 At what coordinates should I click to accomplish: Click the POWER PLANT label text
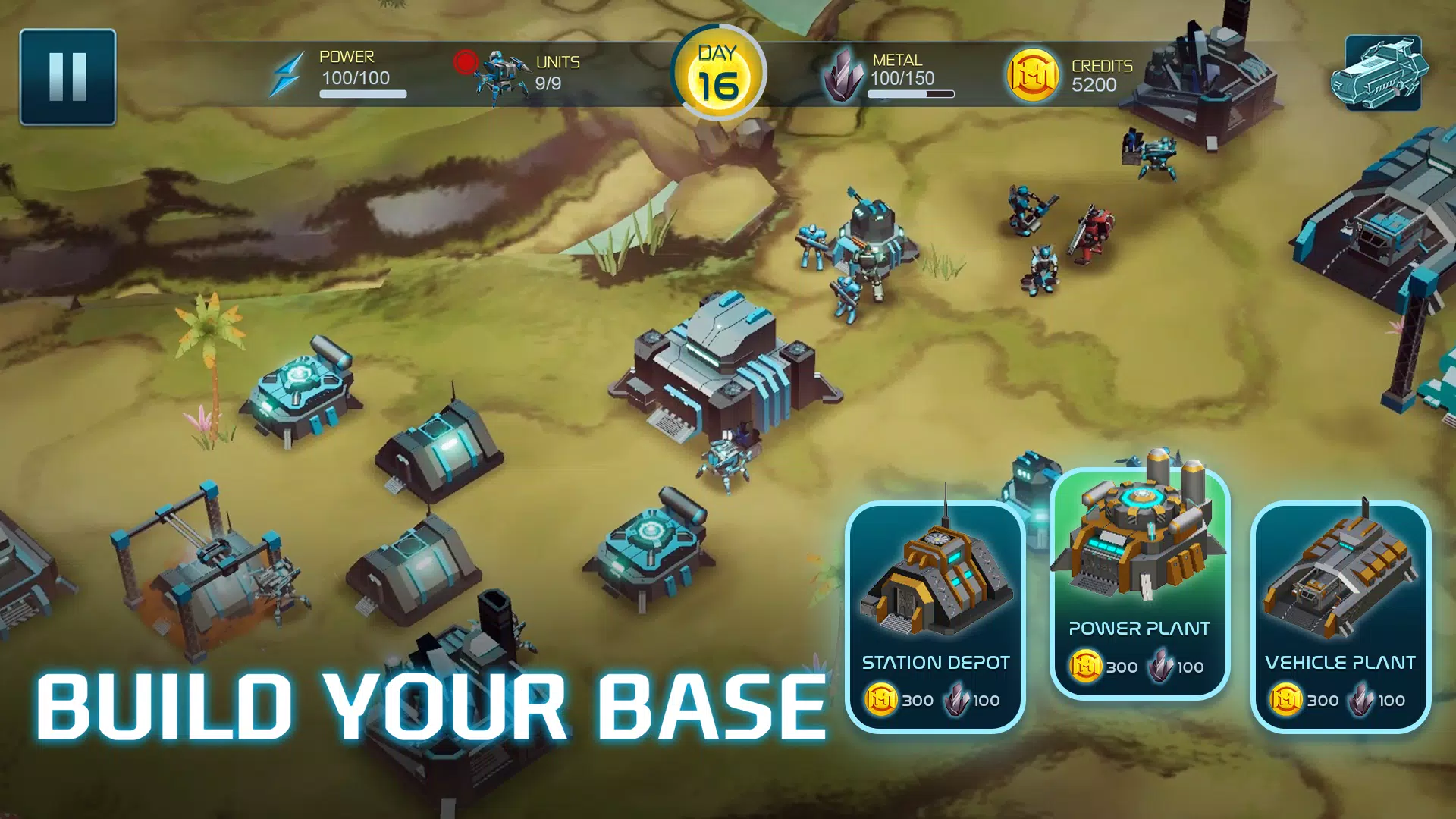1139,629
